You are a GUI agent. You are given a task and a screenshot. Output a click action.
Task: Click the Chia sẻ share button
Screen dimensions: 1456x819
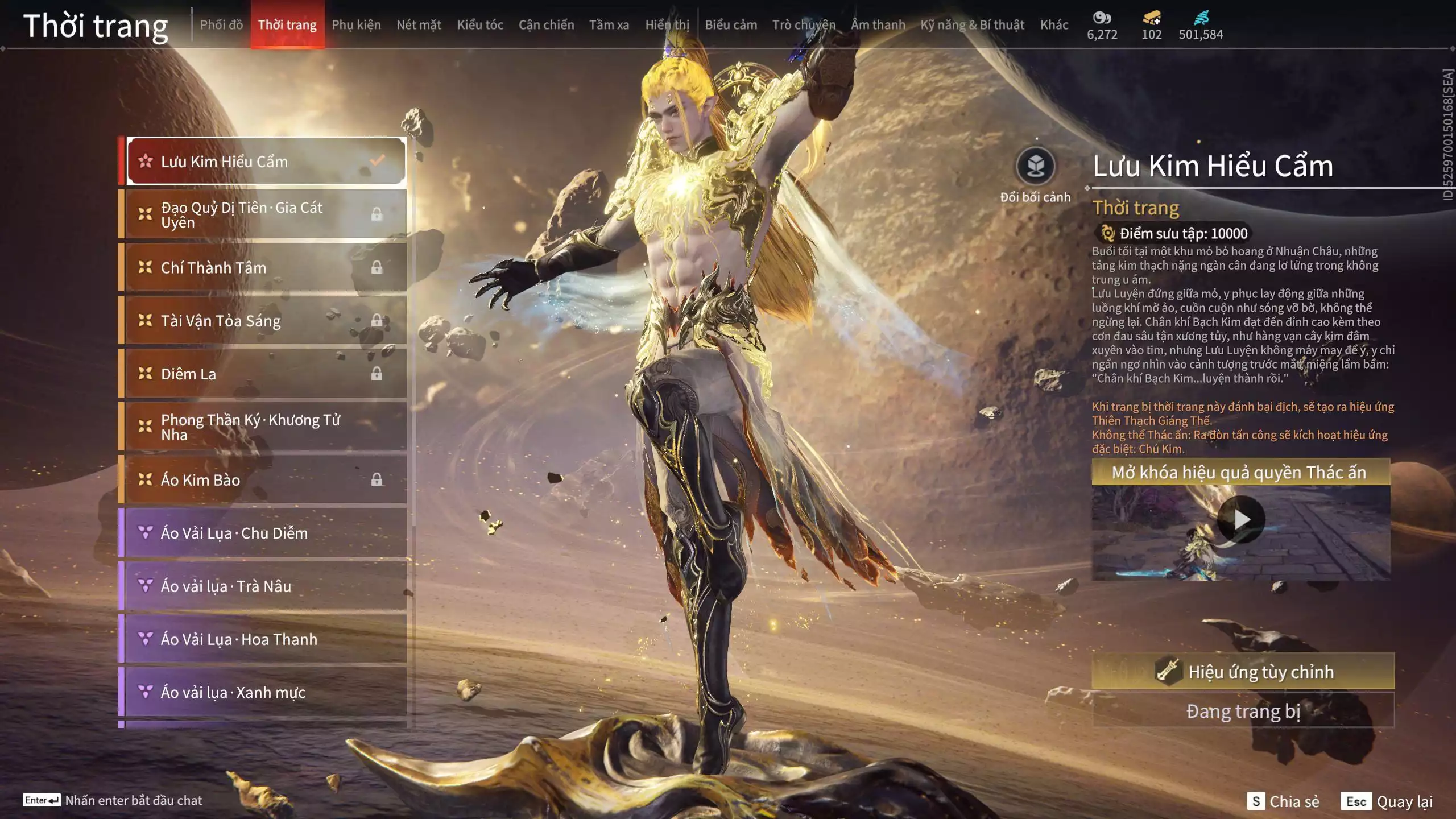(1283, 801)
